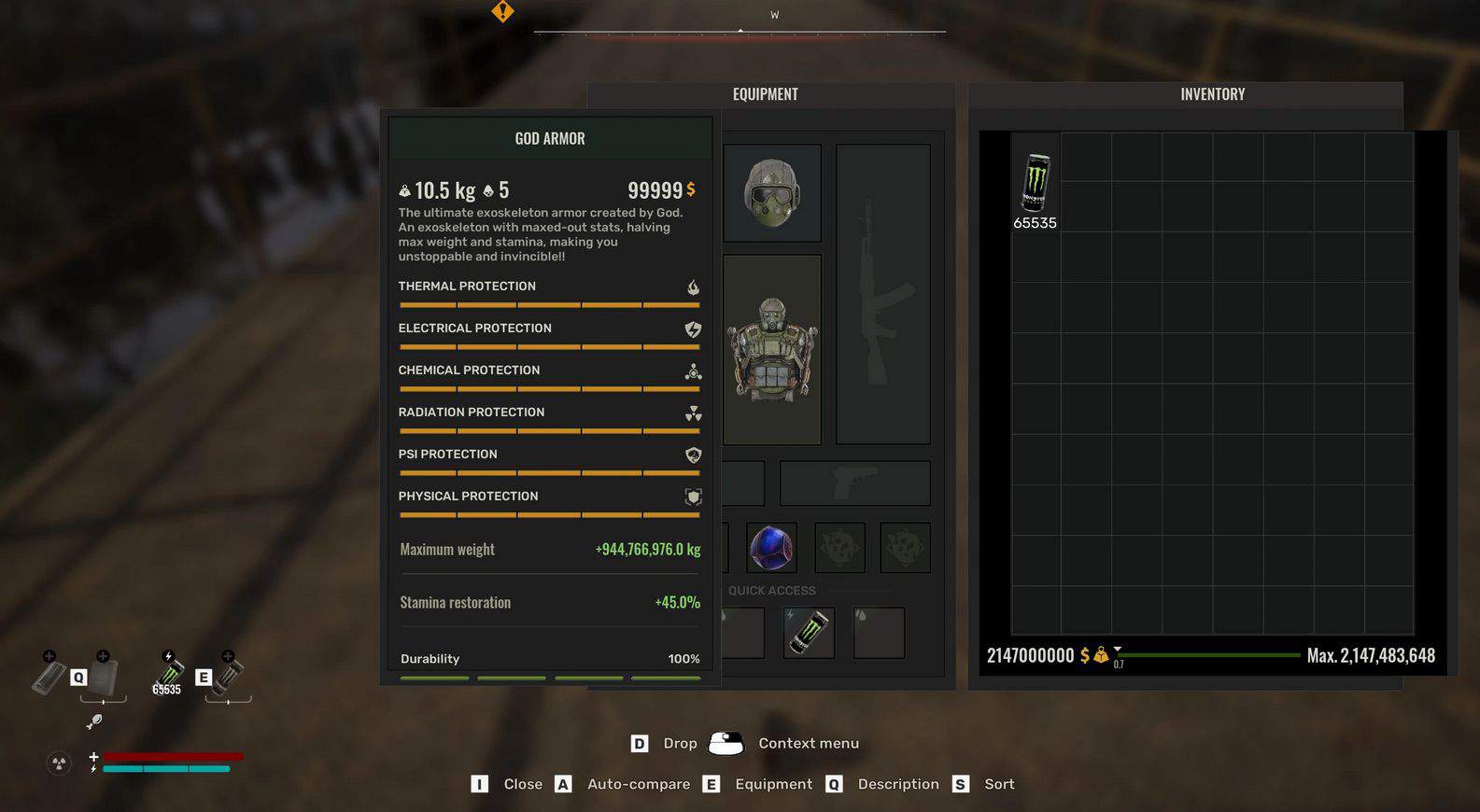
Task: Select the quick access energy drink slot
Action: (809, 633)
